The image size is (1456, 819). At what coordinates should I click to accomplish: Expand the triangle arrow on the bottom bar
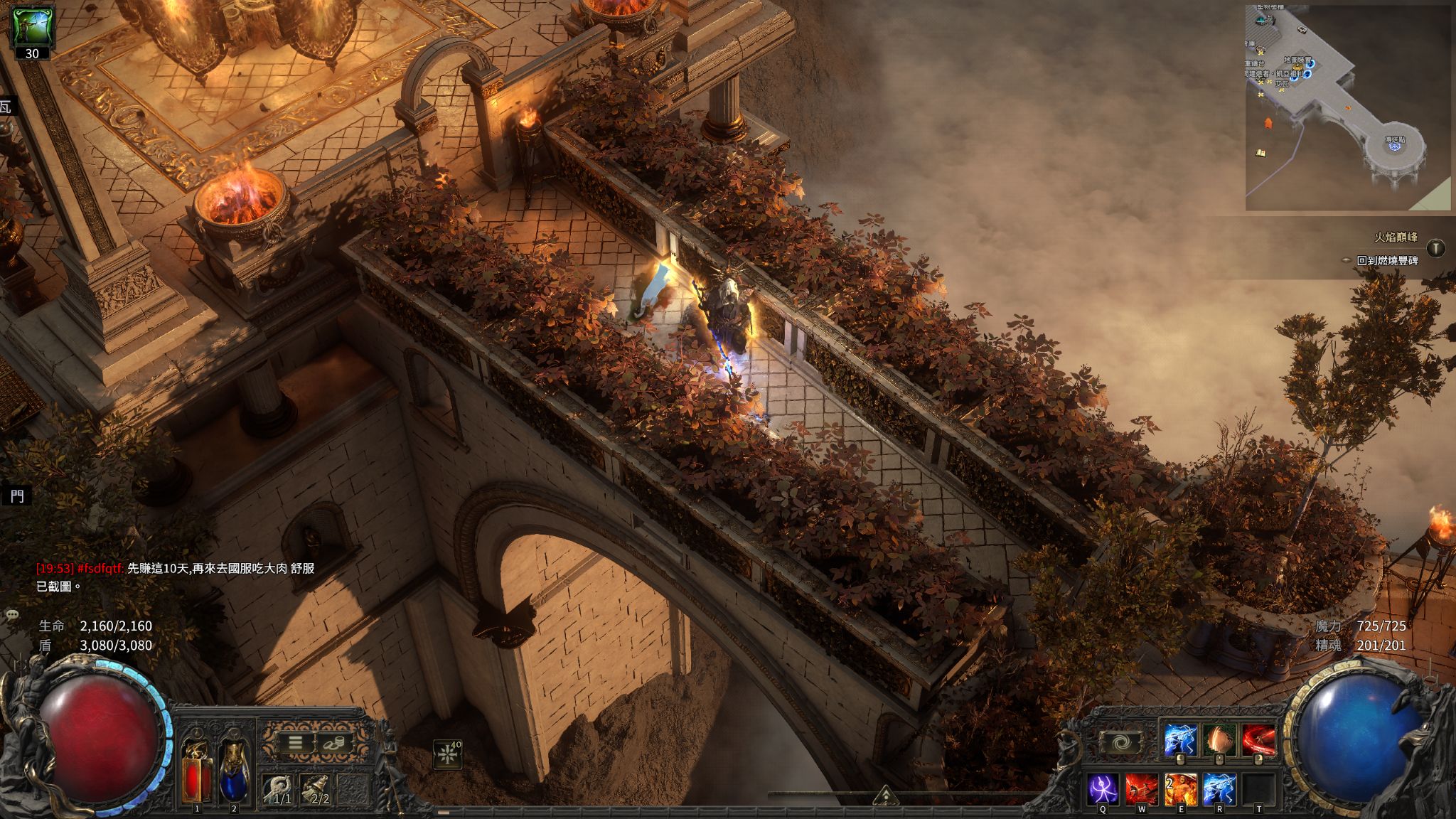click(x=884, y=795)
